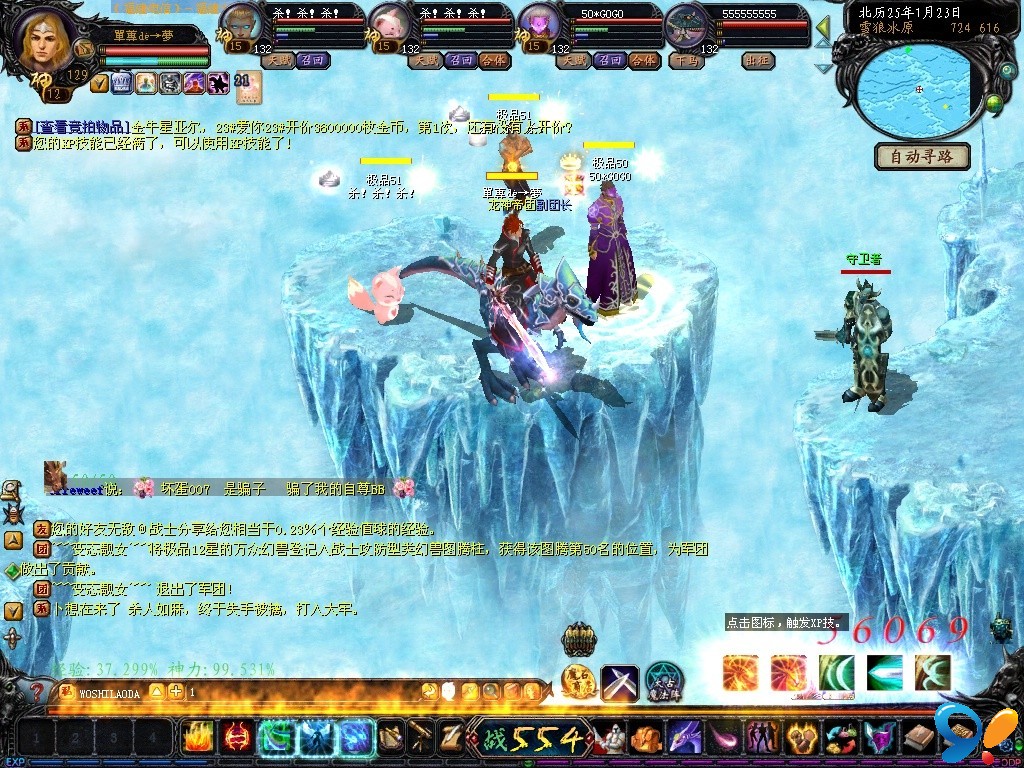Click the crossed swords icon above the hotbar
This screenshot has height=768, width=1024.
(x=620, y=683)
